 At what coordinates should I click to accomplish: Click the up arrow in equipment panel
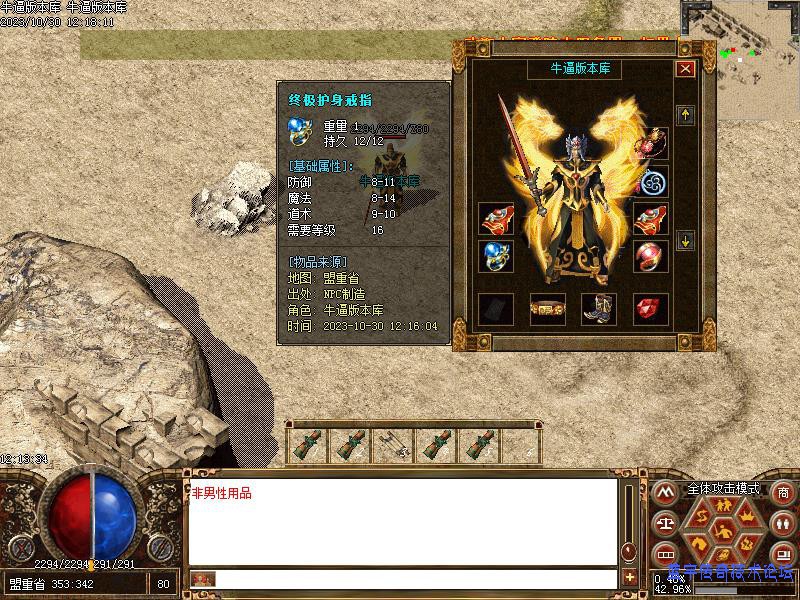(685, 116)
